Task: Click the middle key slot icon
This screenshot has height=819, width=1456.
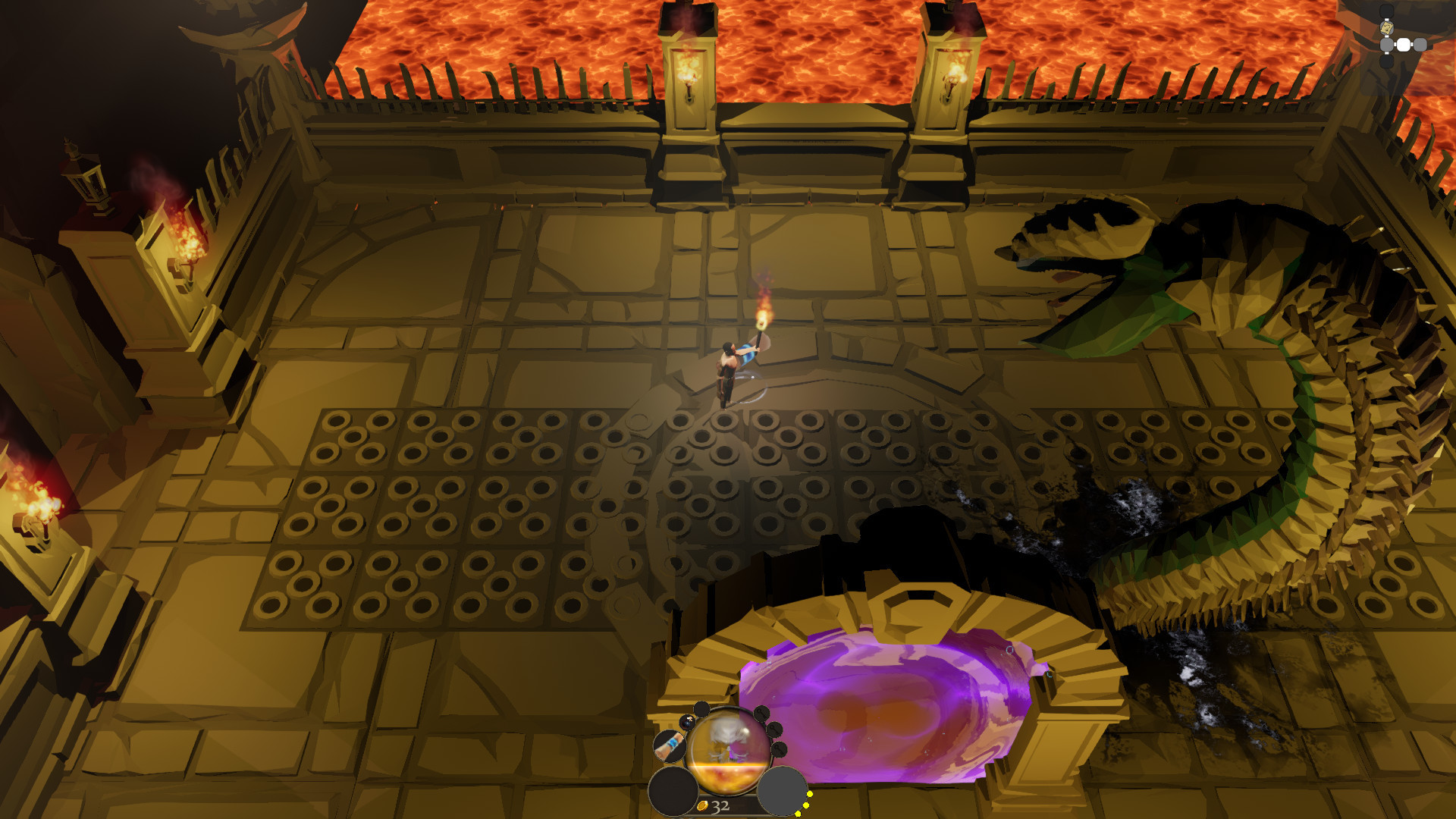Action: click(x=774, y=730)
